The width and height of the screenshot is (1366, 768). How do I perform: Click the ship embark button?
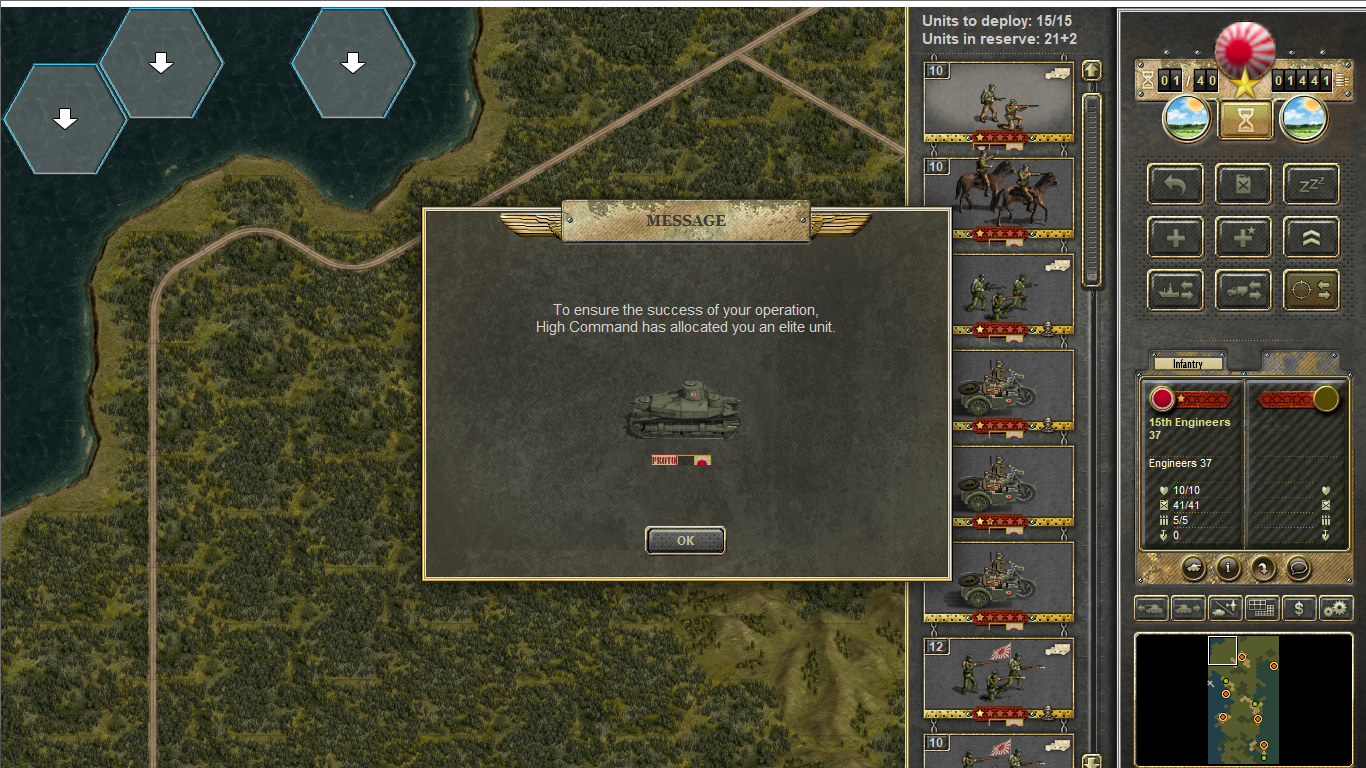click(x=1175, y=291)
